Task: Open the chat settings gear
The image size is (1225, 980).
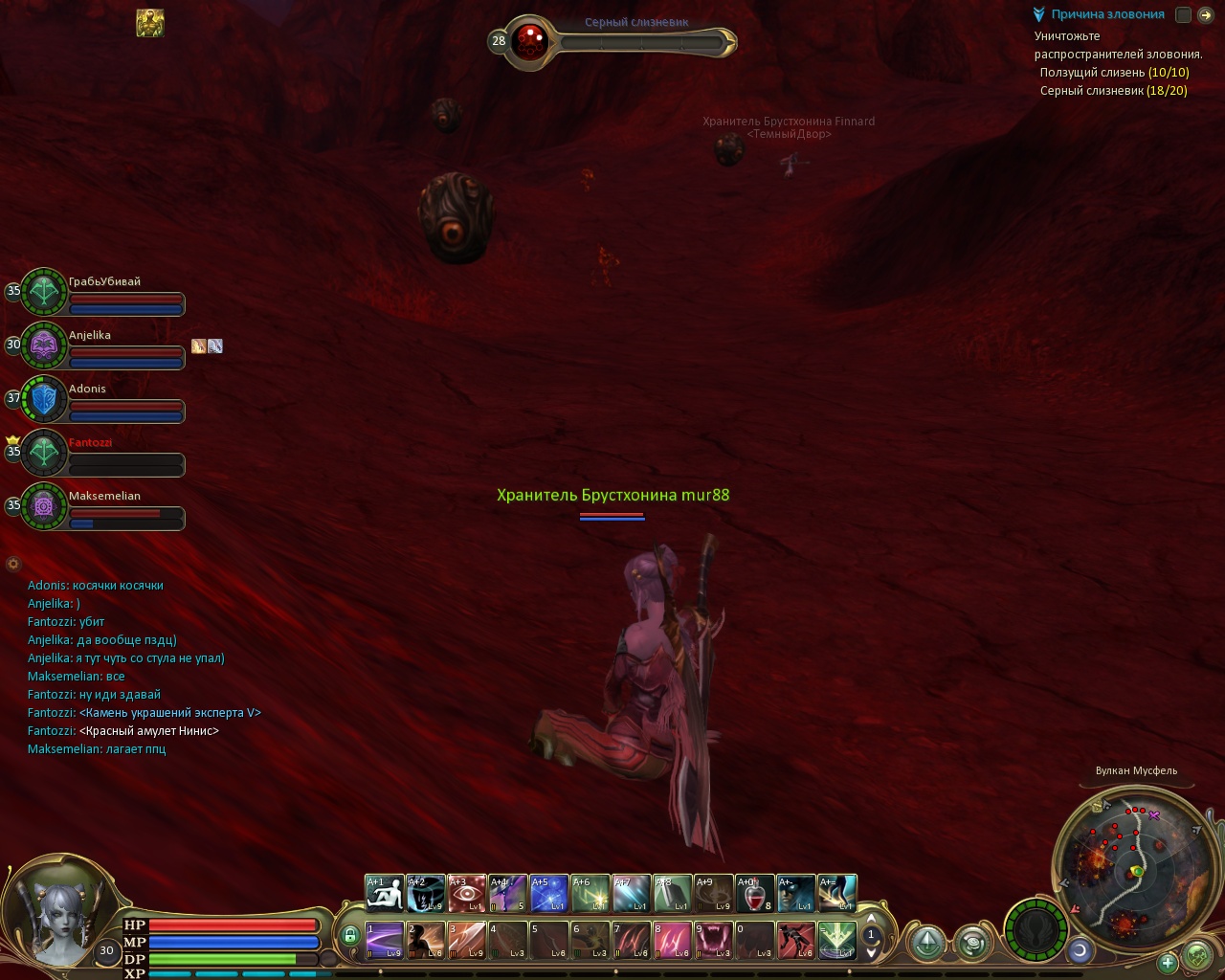Action: point(13,564)
